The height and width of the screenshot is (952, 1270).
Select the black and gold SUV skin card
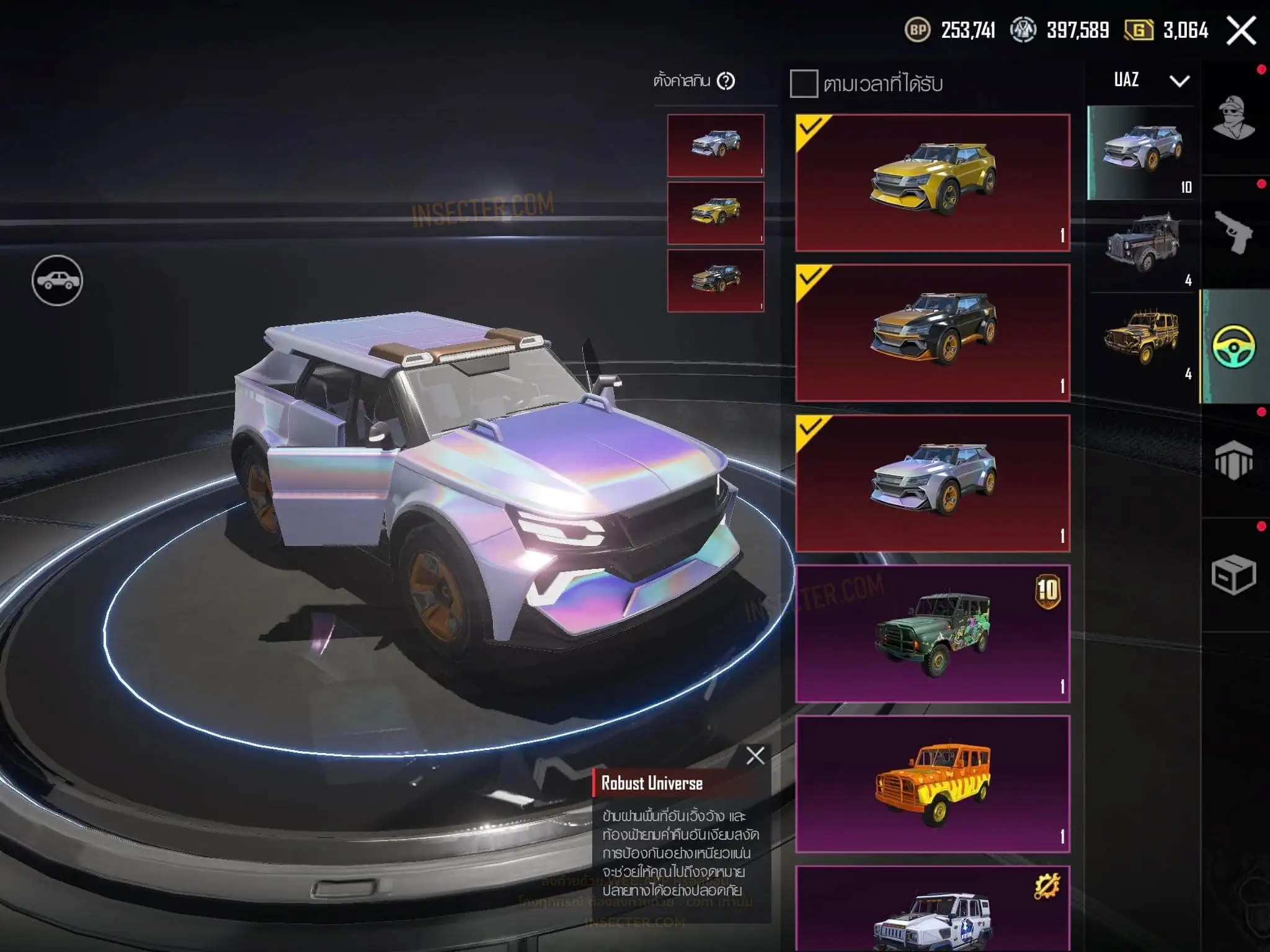pos(933,333)
